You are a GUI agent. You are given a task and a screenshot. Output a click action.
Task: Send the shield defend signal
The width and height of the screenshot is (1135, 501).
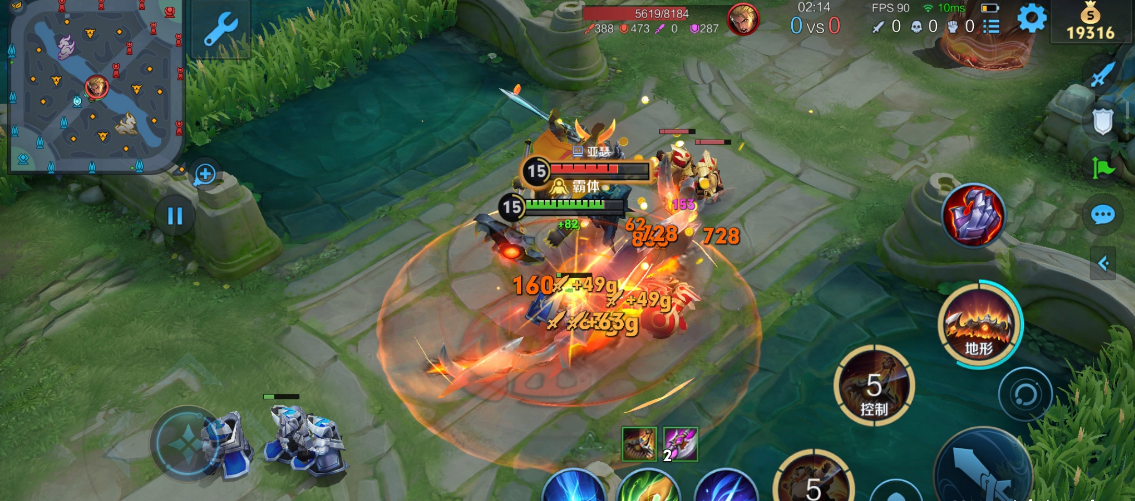click(x=1101, y=122)
